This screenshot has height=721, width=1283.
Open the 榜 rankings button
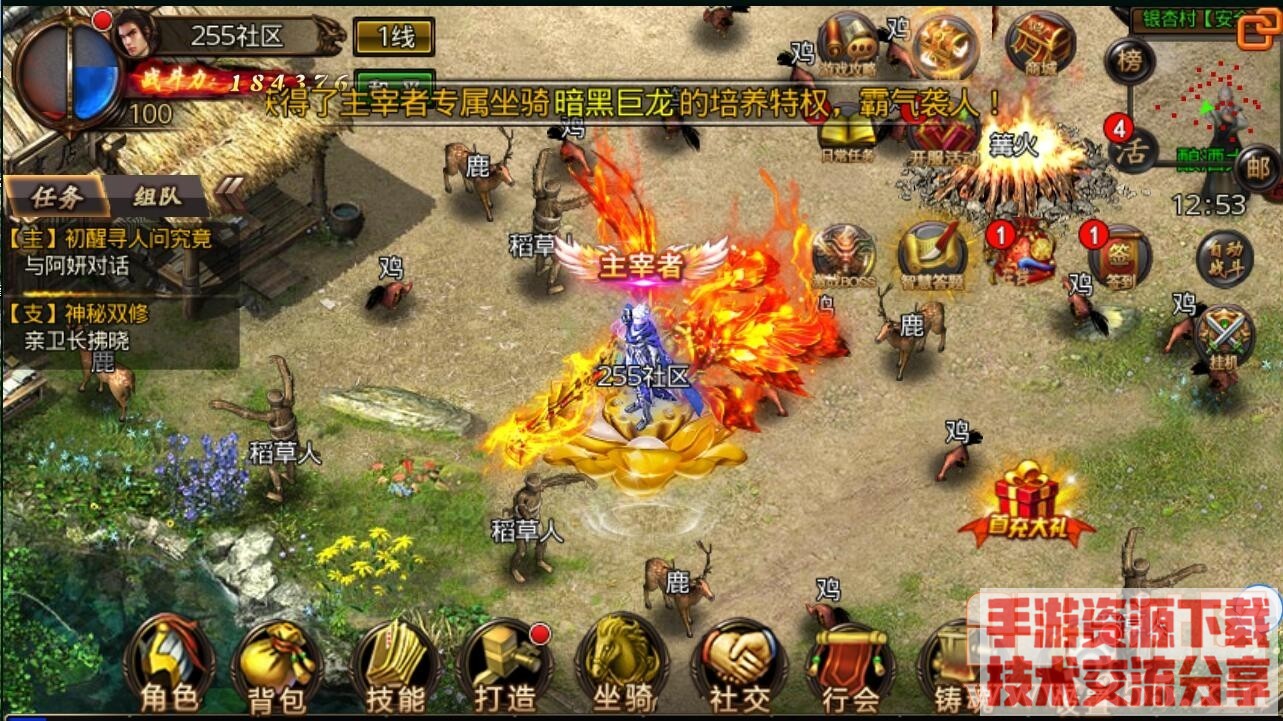[1130, 60]
